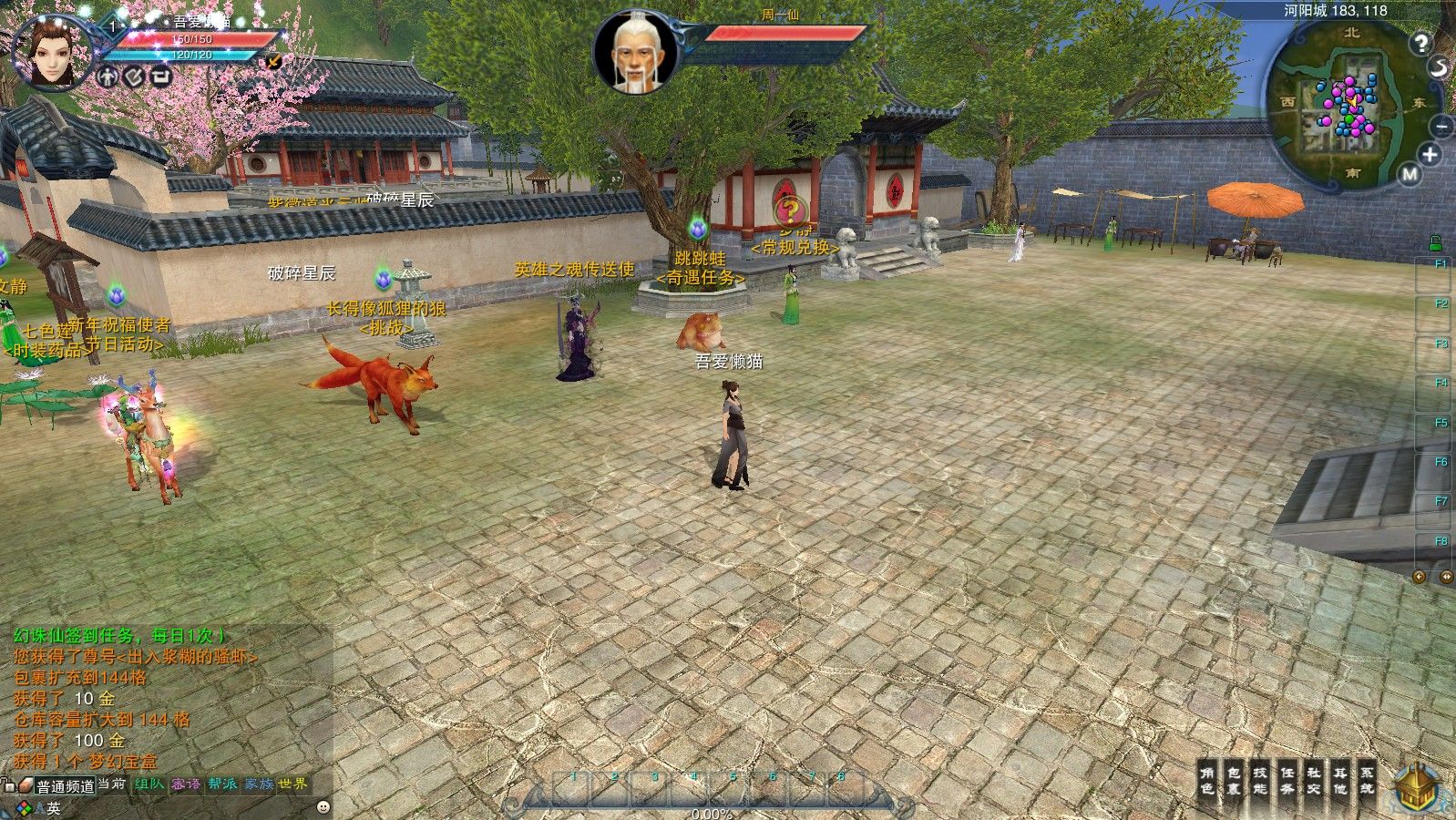Open the 普通频道 channel selector
The height and width of the screenshot is (820, 1456).
tap(65, 785)
